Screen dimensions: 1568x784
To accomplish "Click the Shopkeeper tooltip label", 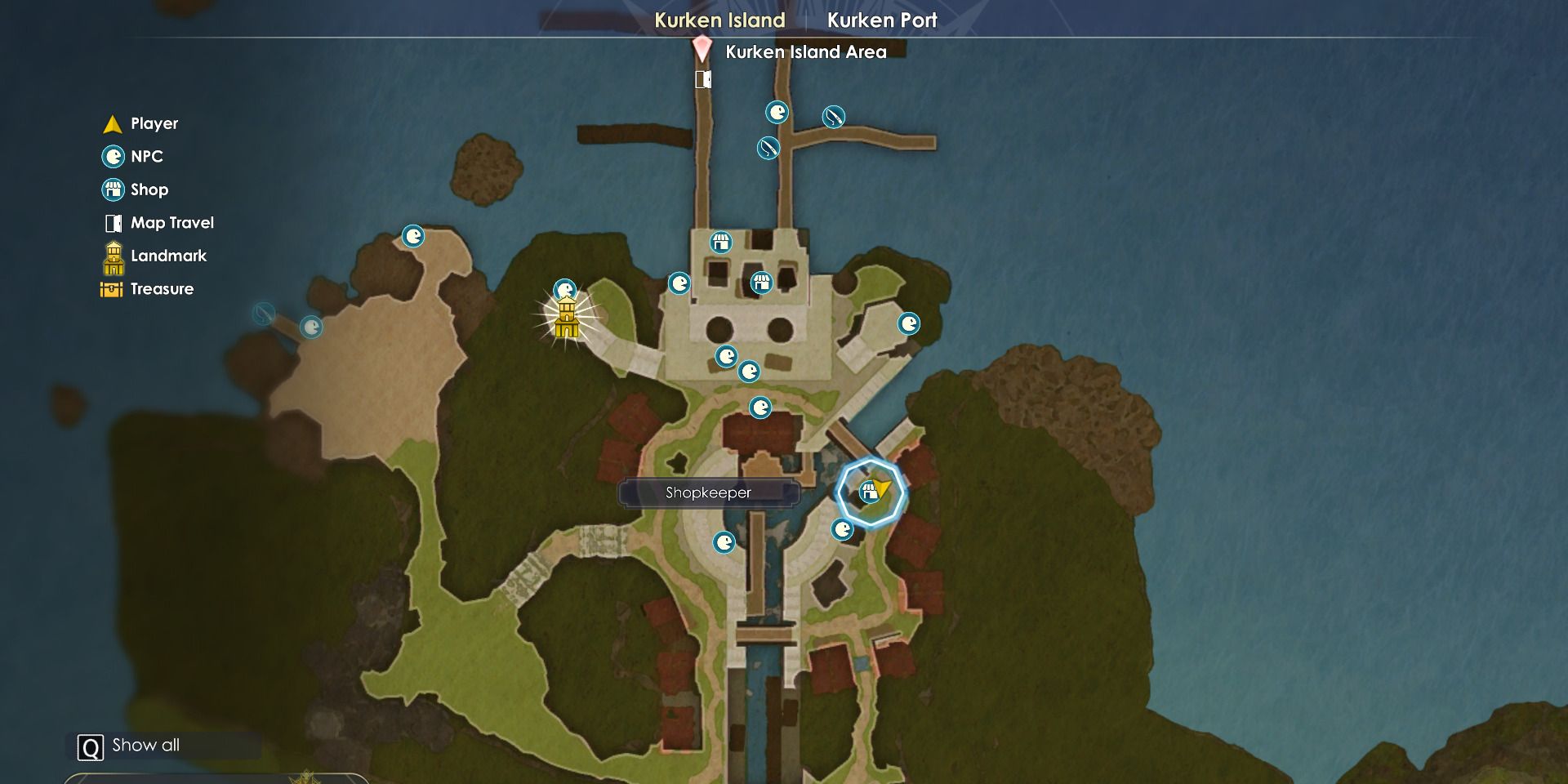I will coord(708,492).
